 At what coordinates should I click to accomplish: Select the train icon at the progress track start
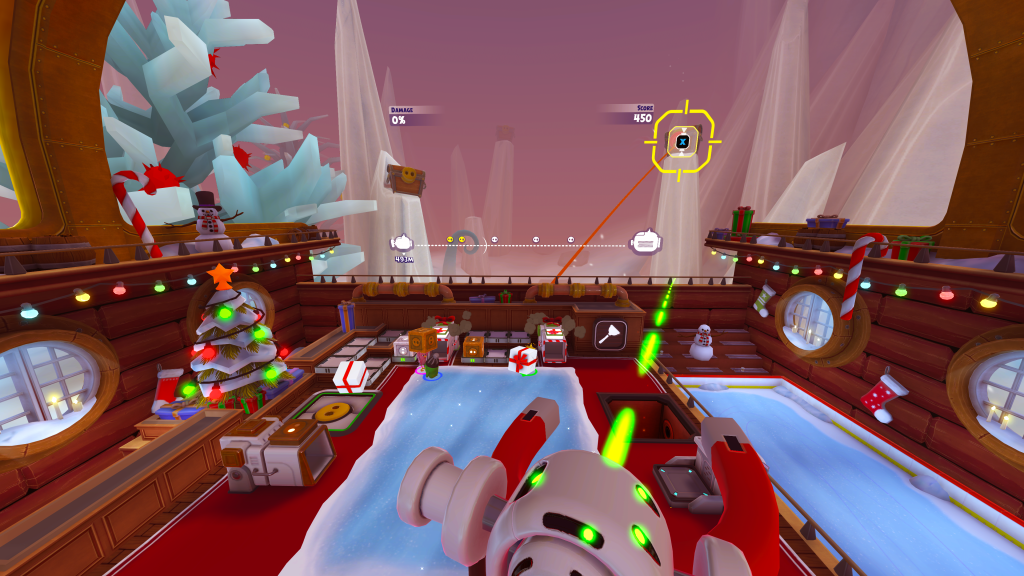tap(403, 242)
